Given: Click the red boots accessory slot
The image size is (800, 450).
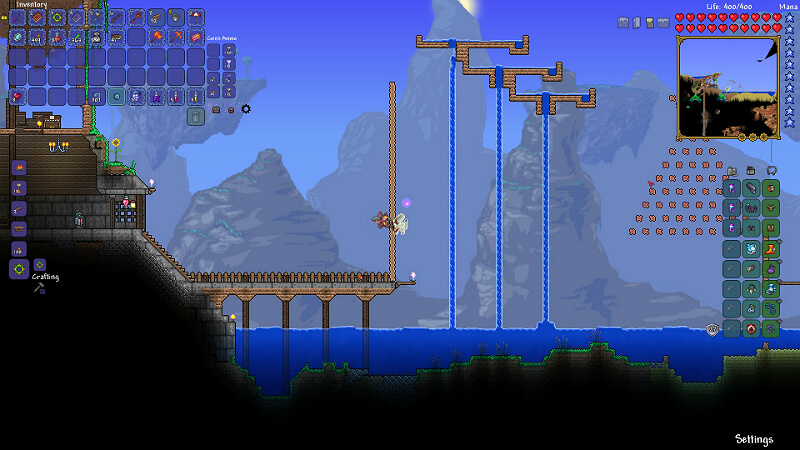Looking at the screenshot, I should 770,247.
